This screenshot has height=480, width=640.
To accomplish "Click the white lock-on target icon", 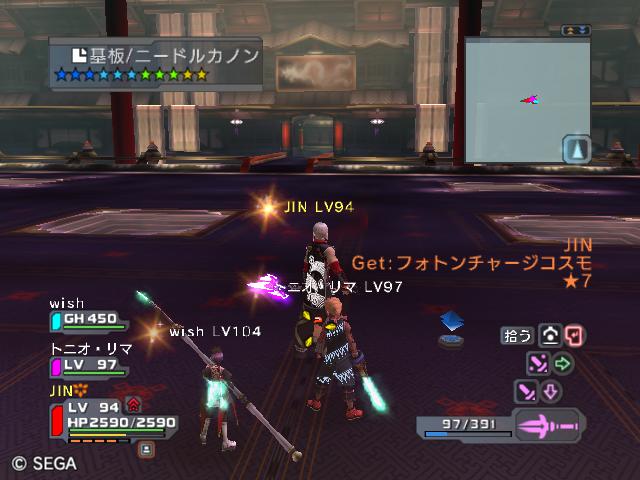I will point(550,336).
